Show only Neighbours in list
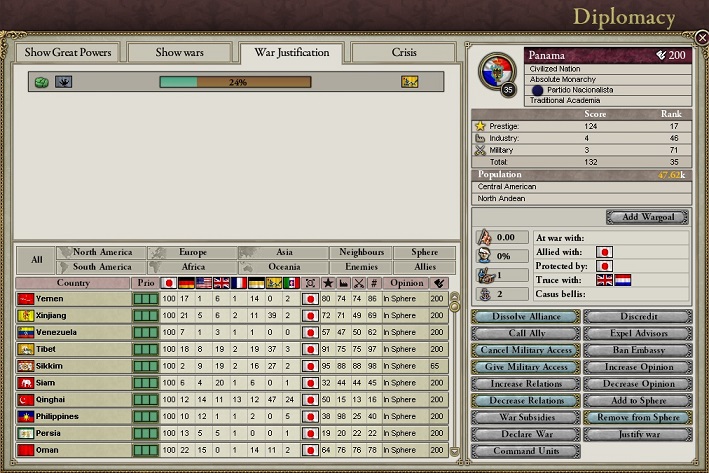Screen dimensions: 709x473 (x=361, y=253)
